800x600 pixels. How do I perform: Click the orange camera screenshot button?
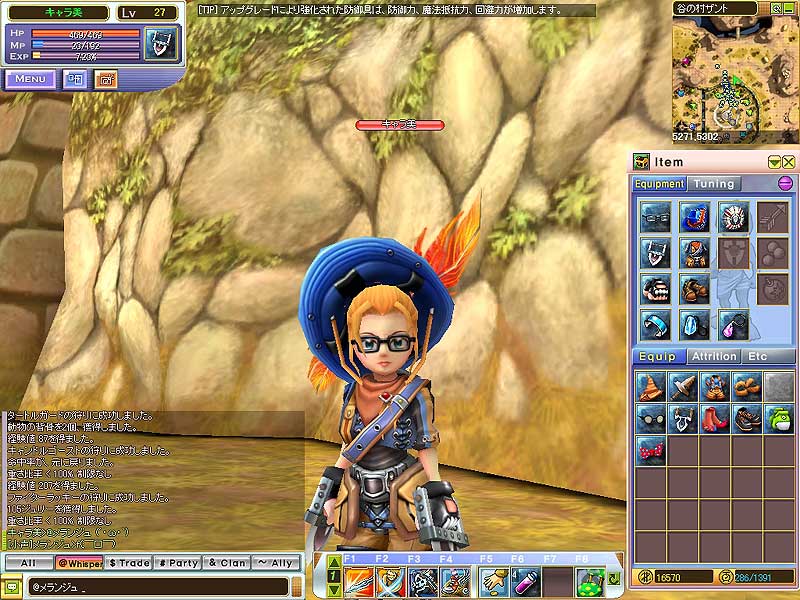[x=105, y=79]
